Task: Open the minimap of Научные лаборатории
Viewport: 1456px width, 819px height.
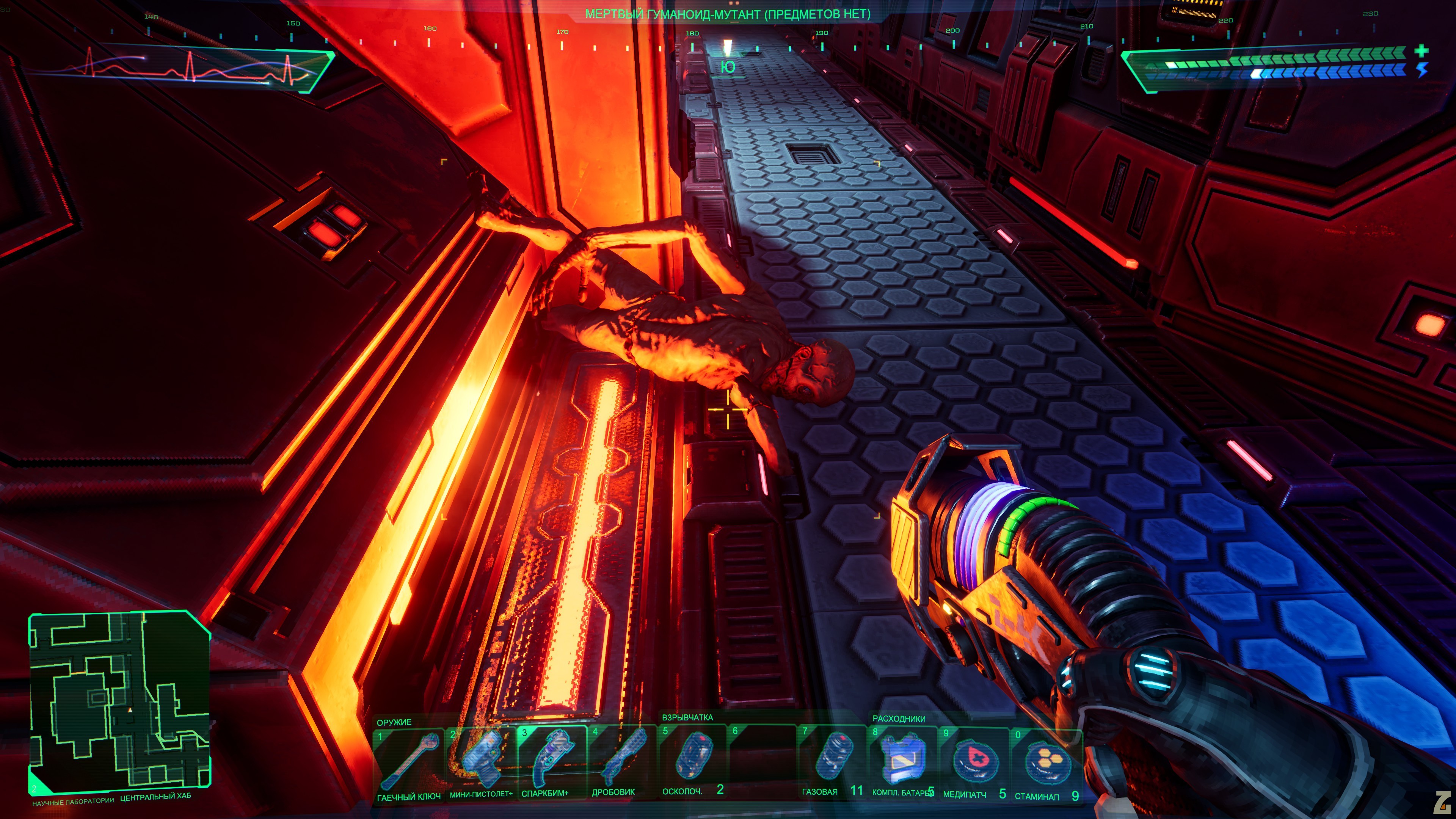Action: click(120, 701)
